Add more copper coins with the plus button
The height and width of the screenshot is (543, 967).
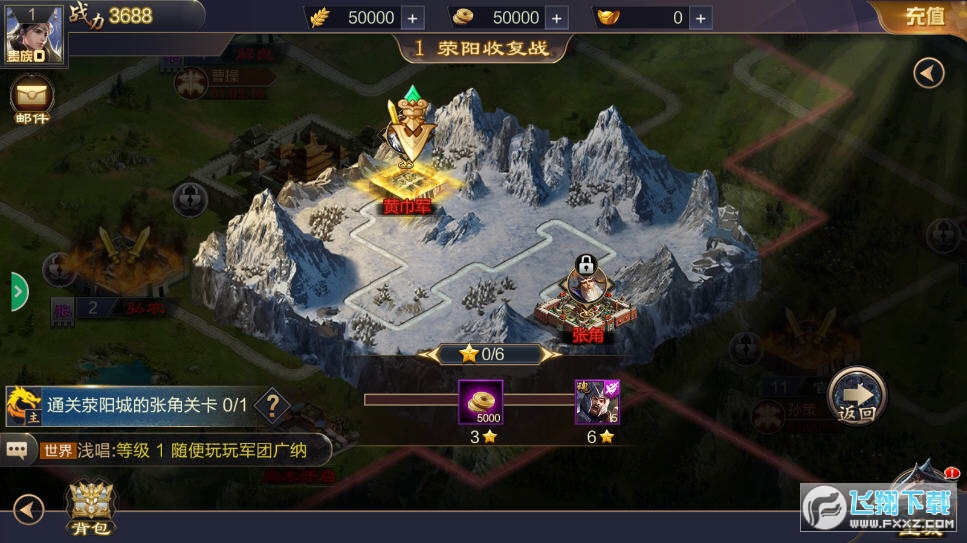click(557, 18)
